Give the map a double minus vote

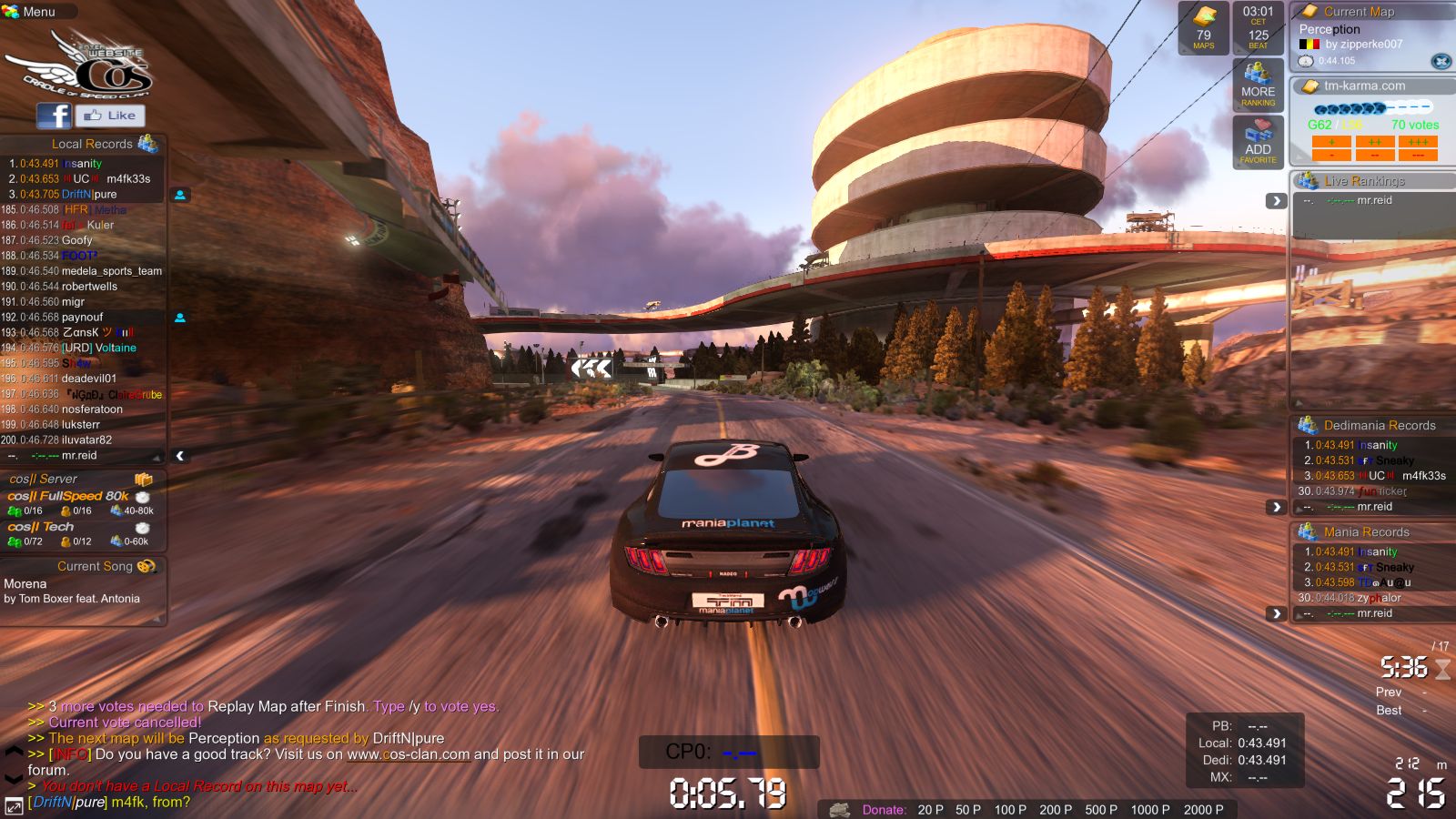pos(1375,155)
